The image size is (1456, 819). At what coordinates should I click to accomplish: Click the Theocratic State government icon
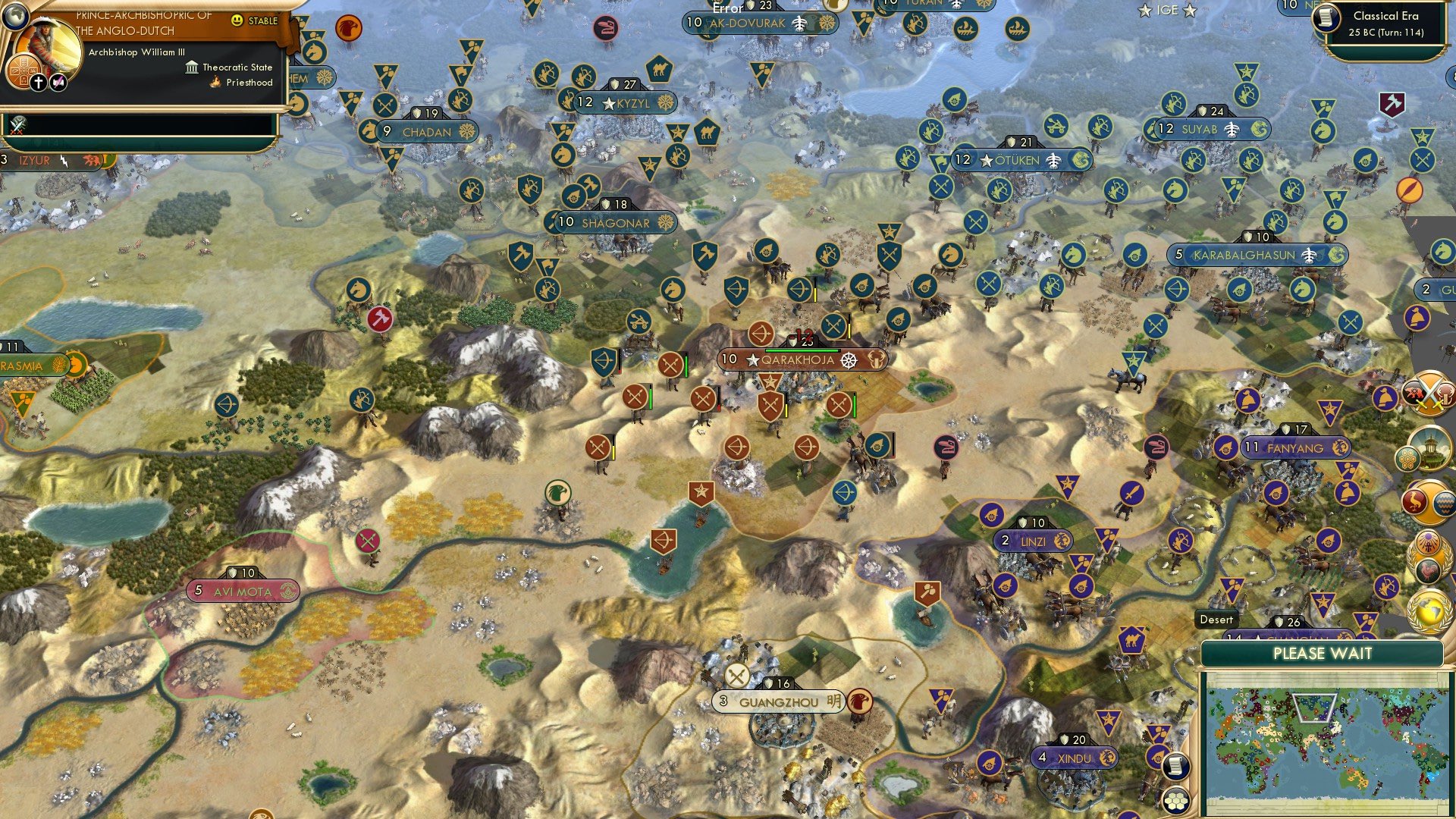(192, 67)
